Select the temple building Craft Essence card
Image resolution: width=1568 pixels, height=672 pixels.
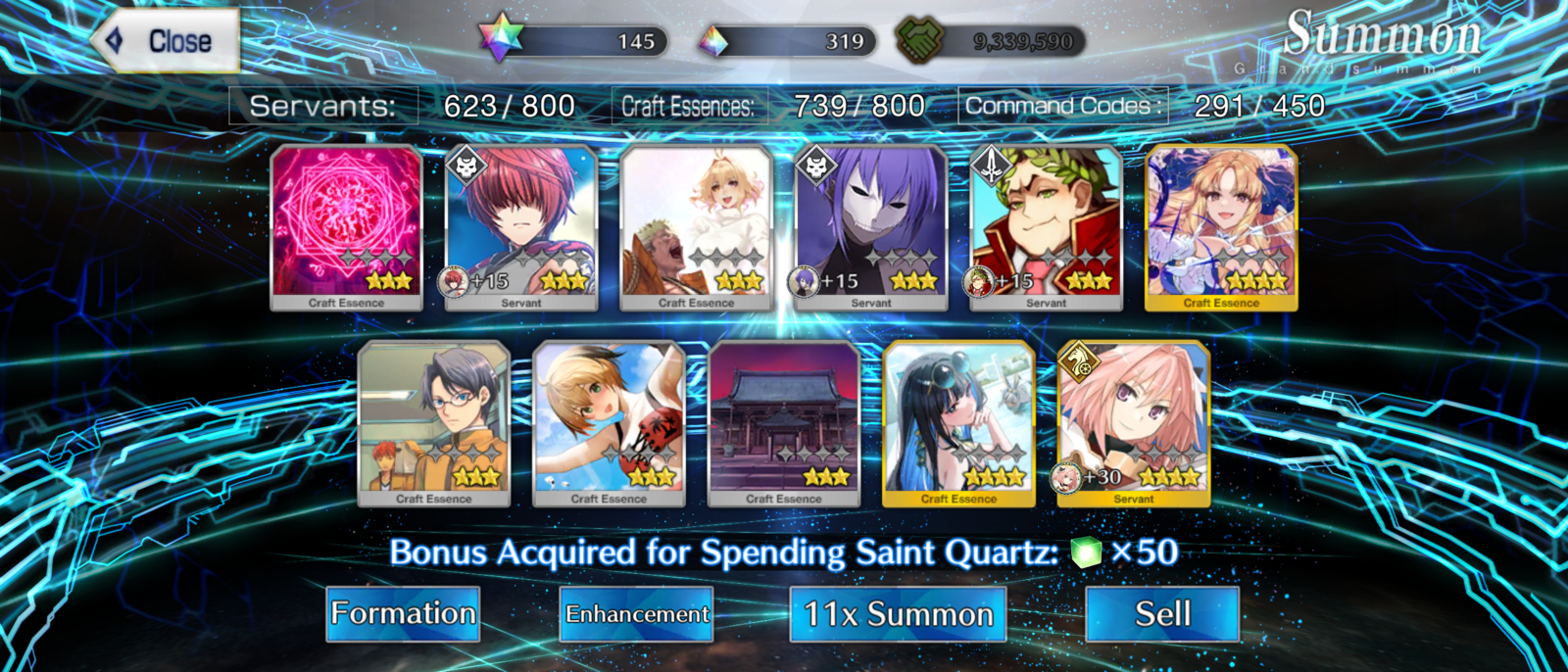pyautogui.click(x=784, y=423)
